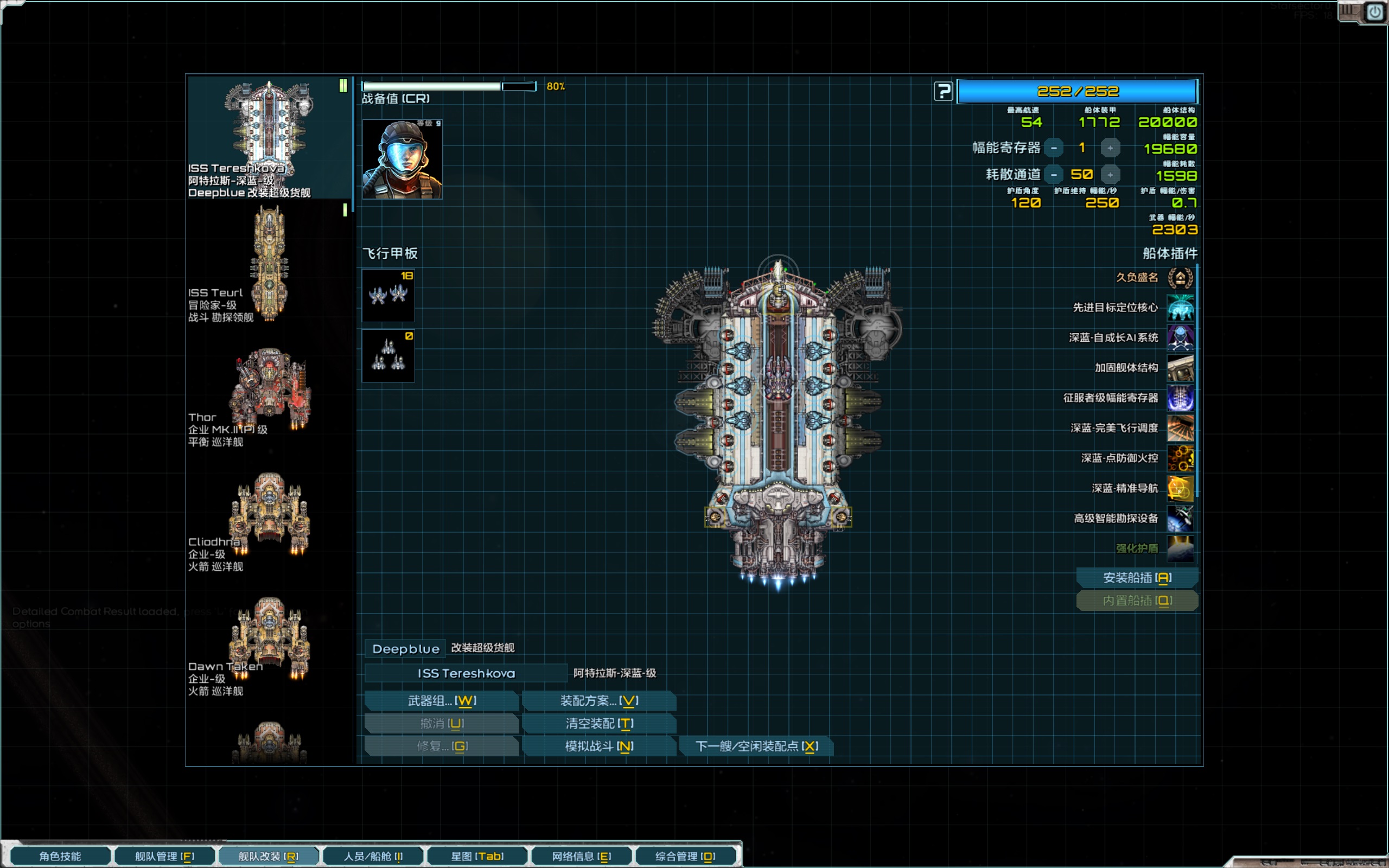This screenshot has height=868, width=1389.
Task: Go to 下一艘/空闲装配点
Action: click(756, 746)
